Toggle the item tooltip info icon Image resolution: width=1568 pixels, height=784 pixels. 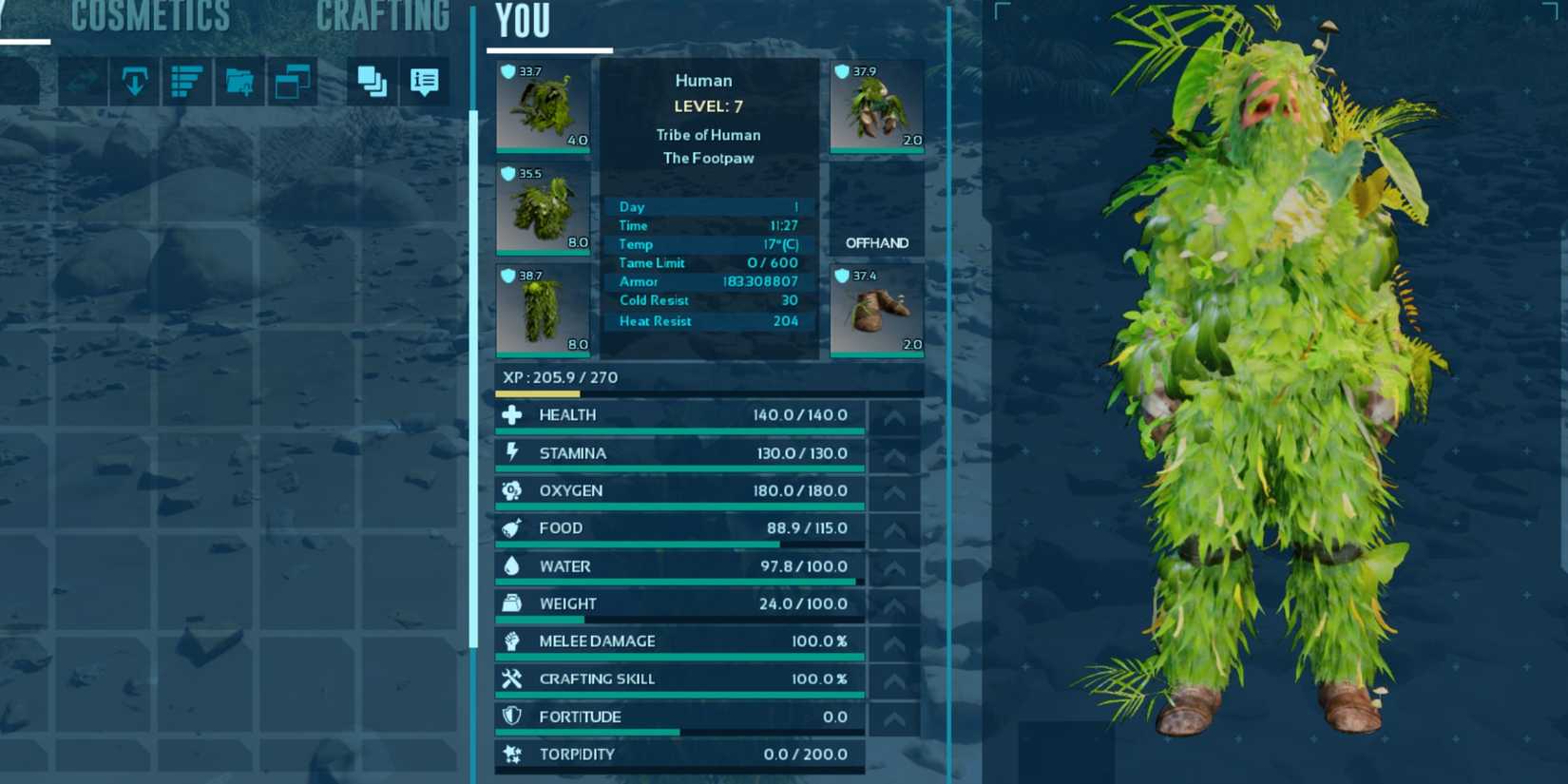point(424,83)
